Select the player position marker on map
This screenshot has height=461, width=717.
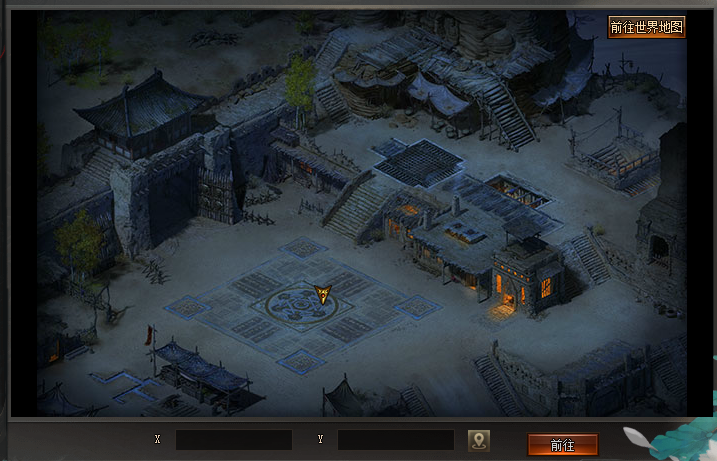pos(322,293)
